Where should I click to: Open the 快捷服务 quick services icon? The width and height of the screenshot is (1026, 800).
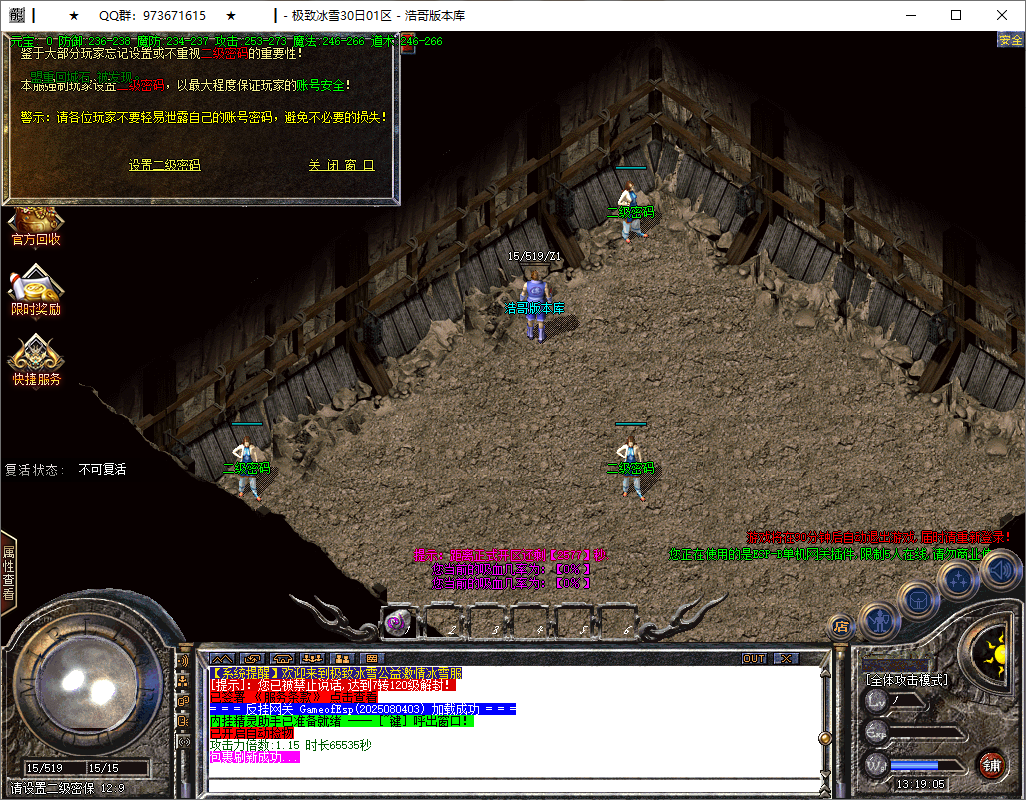pyautogui.click(x=36, y=360)
